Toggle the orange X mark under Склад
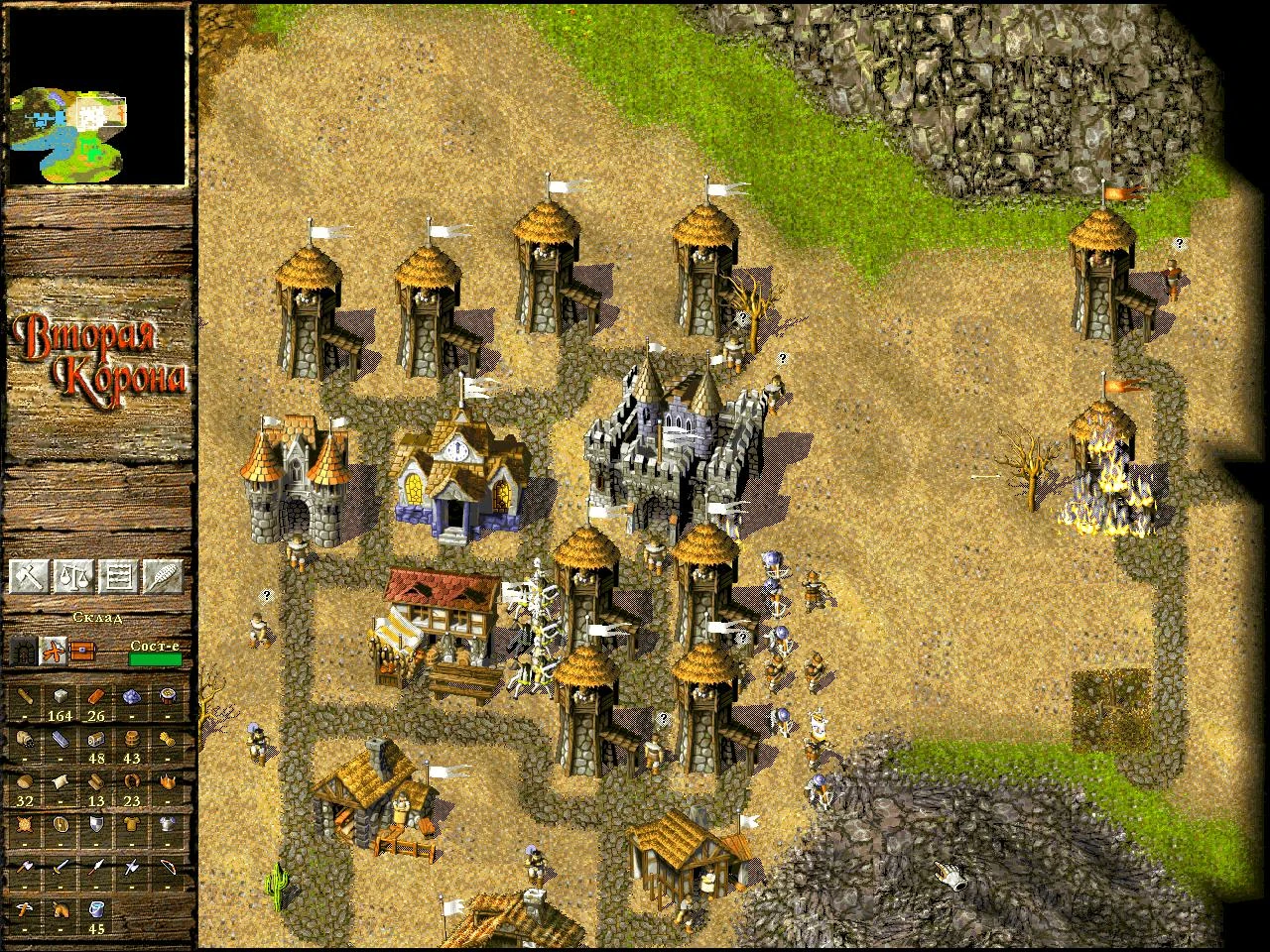The image size is (1270, 952). tap(54, 650)
